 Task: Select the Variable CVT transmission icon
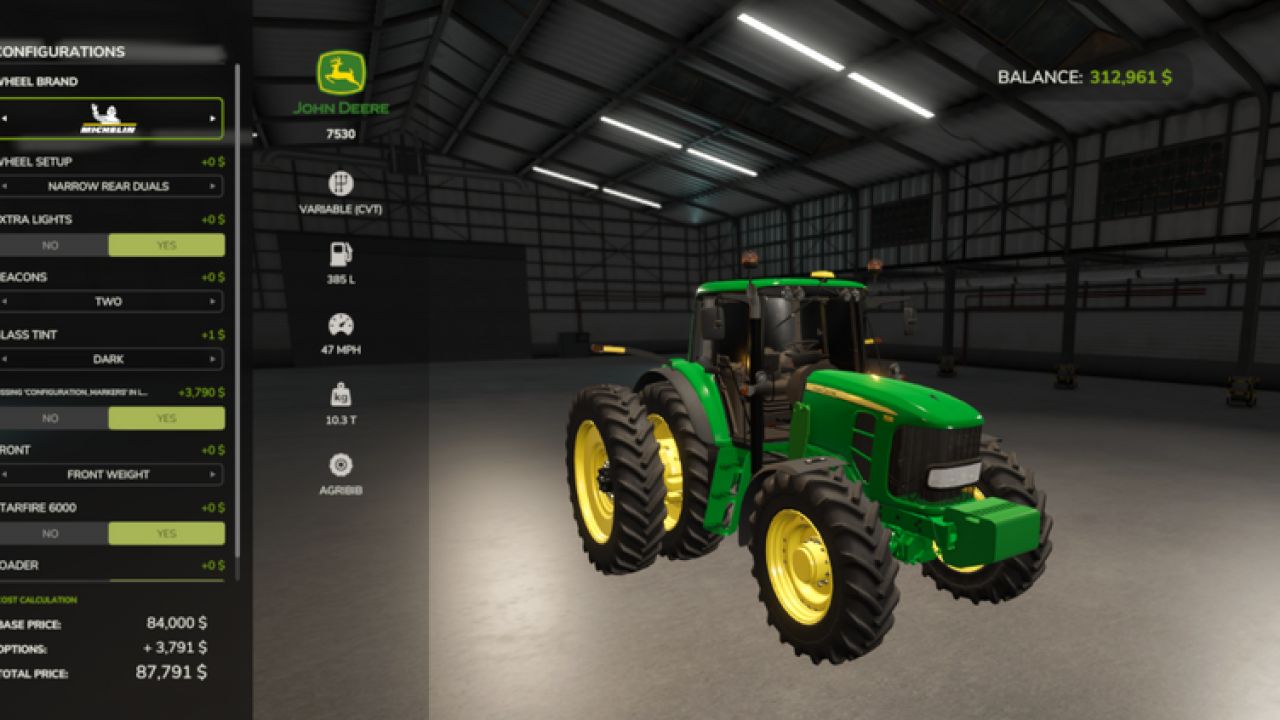(x=341, y=183)
